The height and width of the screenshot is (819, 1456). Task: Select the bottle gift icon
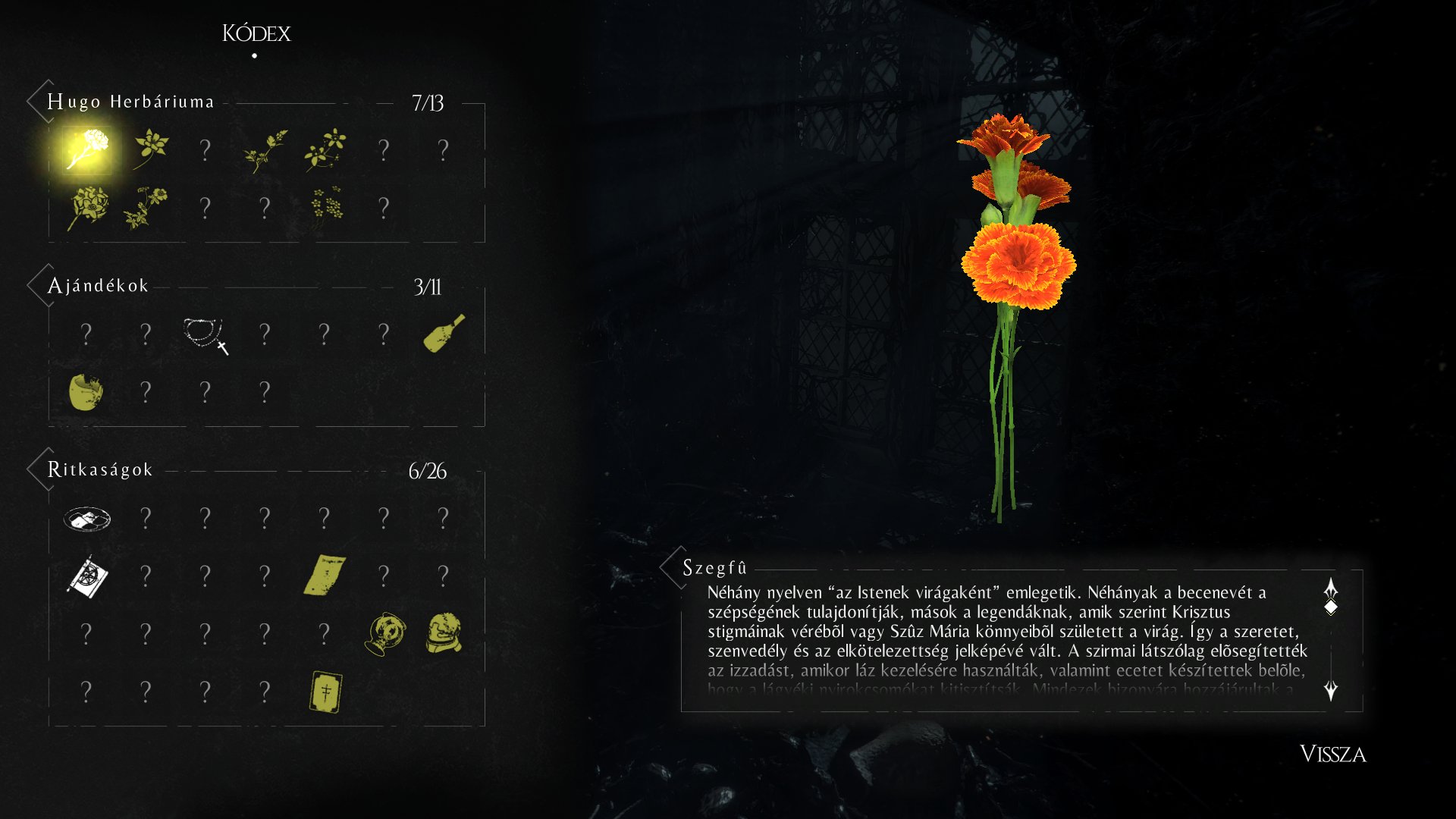[444, 334]
